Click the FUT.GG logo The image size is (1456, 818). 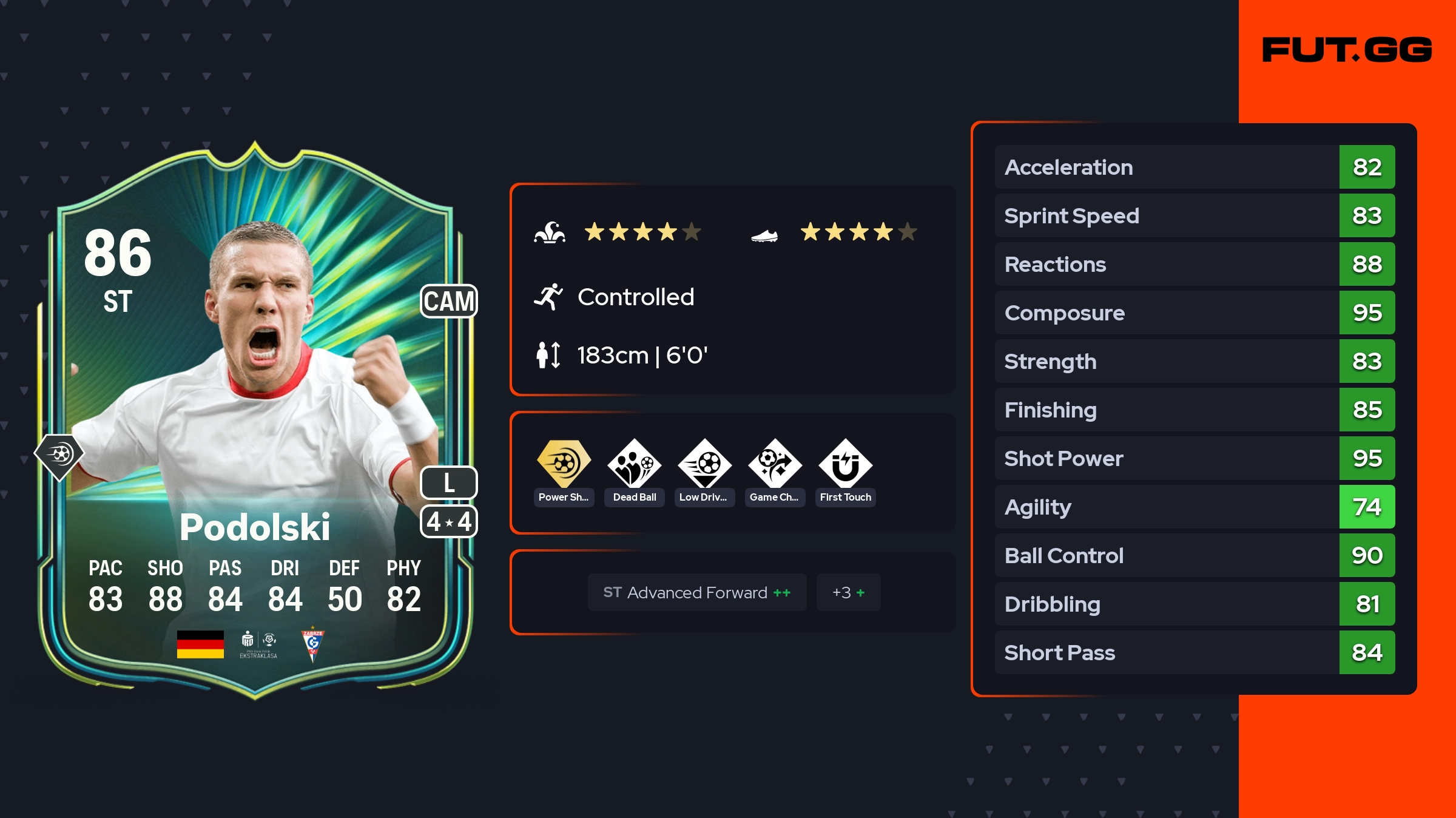(x=1347, y=50)
